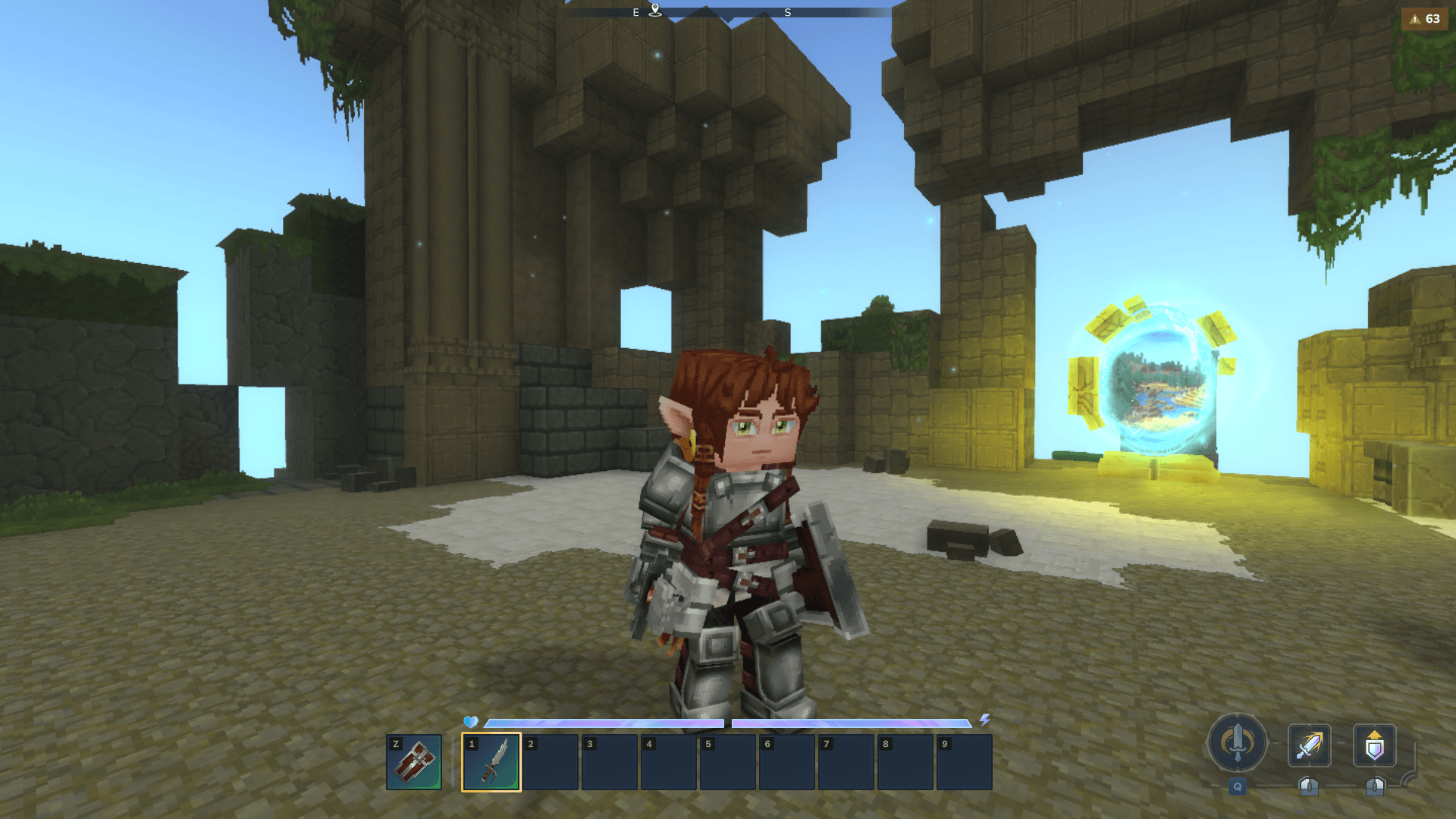
Task: Click the shield with arrow guard ability icon
Action: click(1374, 745)
